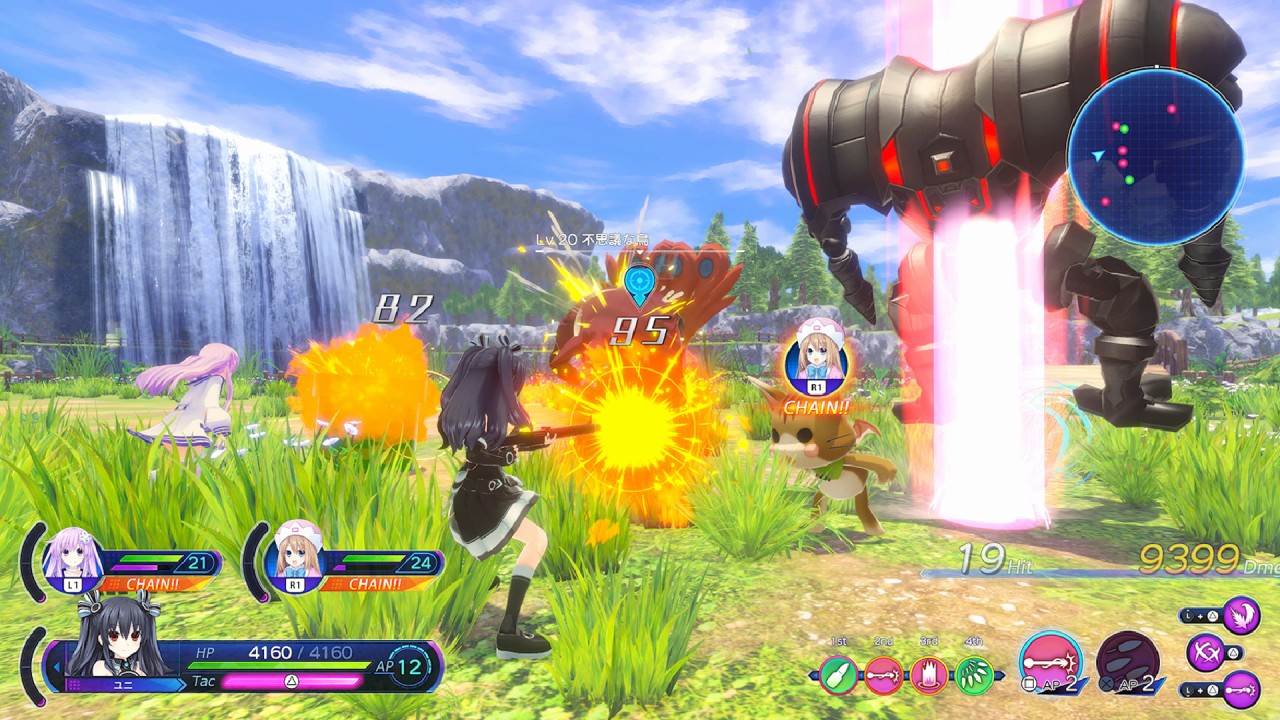Switch to Rom's party portrait
The width and height of the screenshot is (1280, 720).
pyautogui.click(x=297, y=559)
